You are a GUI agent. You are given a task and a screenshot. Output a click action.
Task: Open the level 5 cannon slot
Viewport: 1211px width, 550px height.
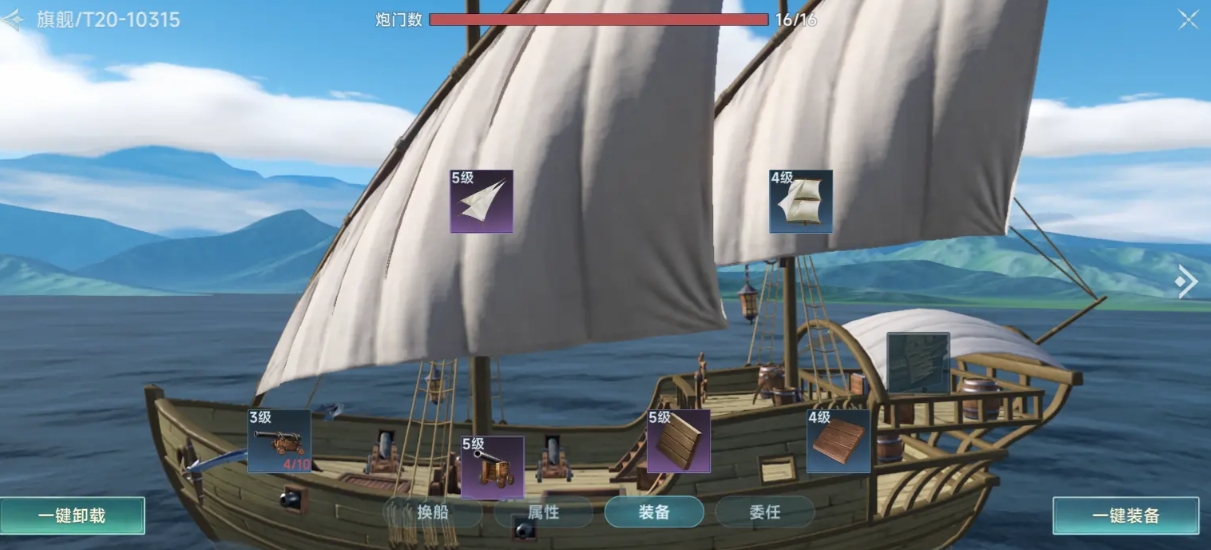(x=492, y=467)
